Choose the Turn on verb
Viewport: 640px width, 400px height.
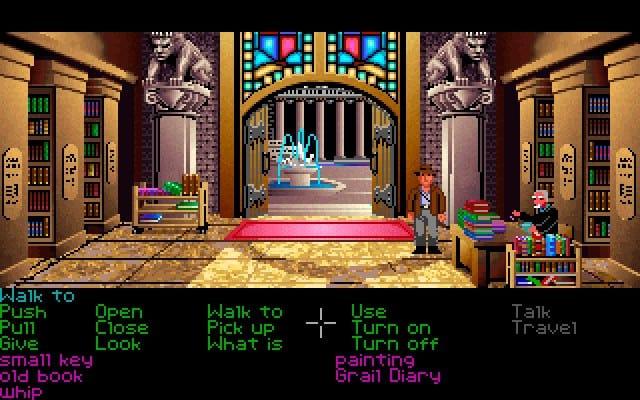coord(391,328)
